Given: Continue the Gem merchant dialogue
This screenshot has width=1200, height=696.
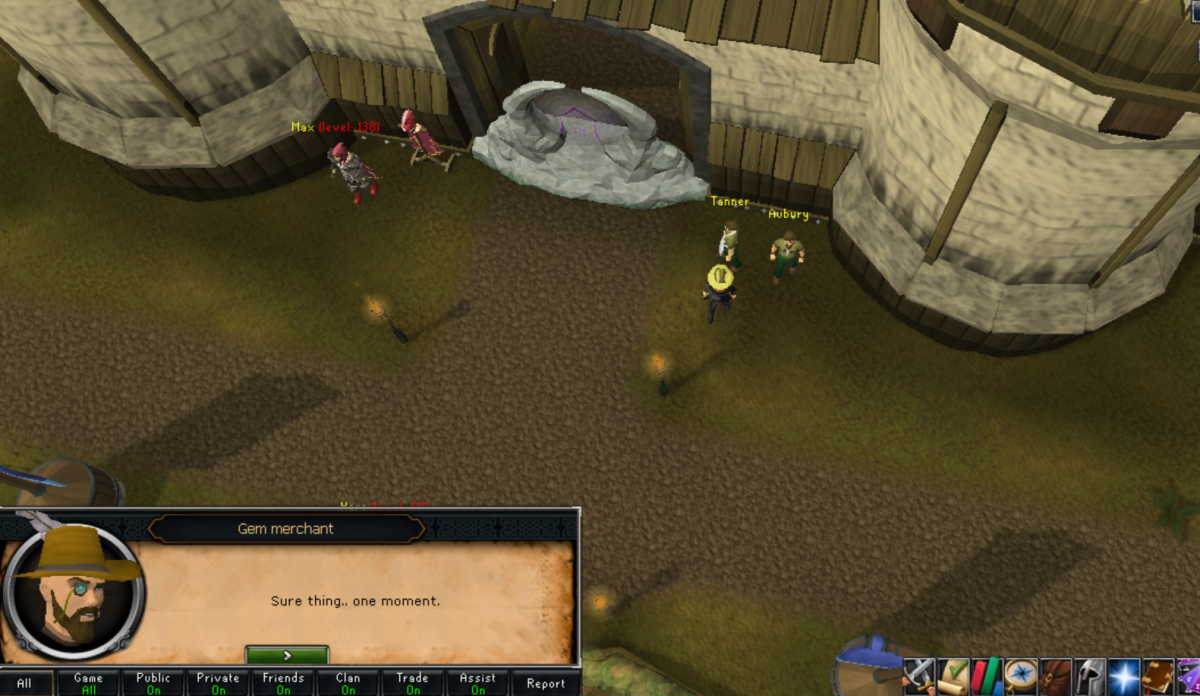Looking at the screenshot, I should 287,655.
